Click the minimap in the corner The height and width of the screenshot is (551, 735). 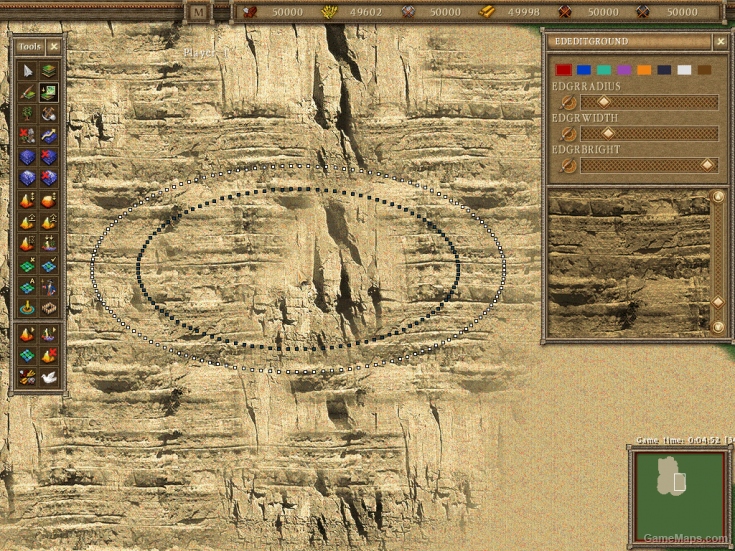pyautogui.click(x=679, y=495)
